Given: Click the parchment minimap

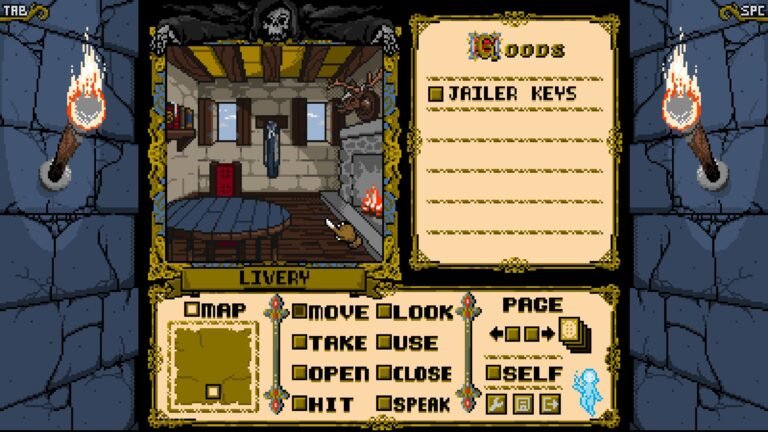Looking at the screenshot, I should pyautogui.click(x=212, y=364).
